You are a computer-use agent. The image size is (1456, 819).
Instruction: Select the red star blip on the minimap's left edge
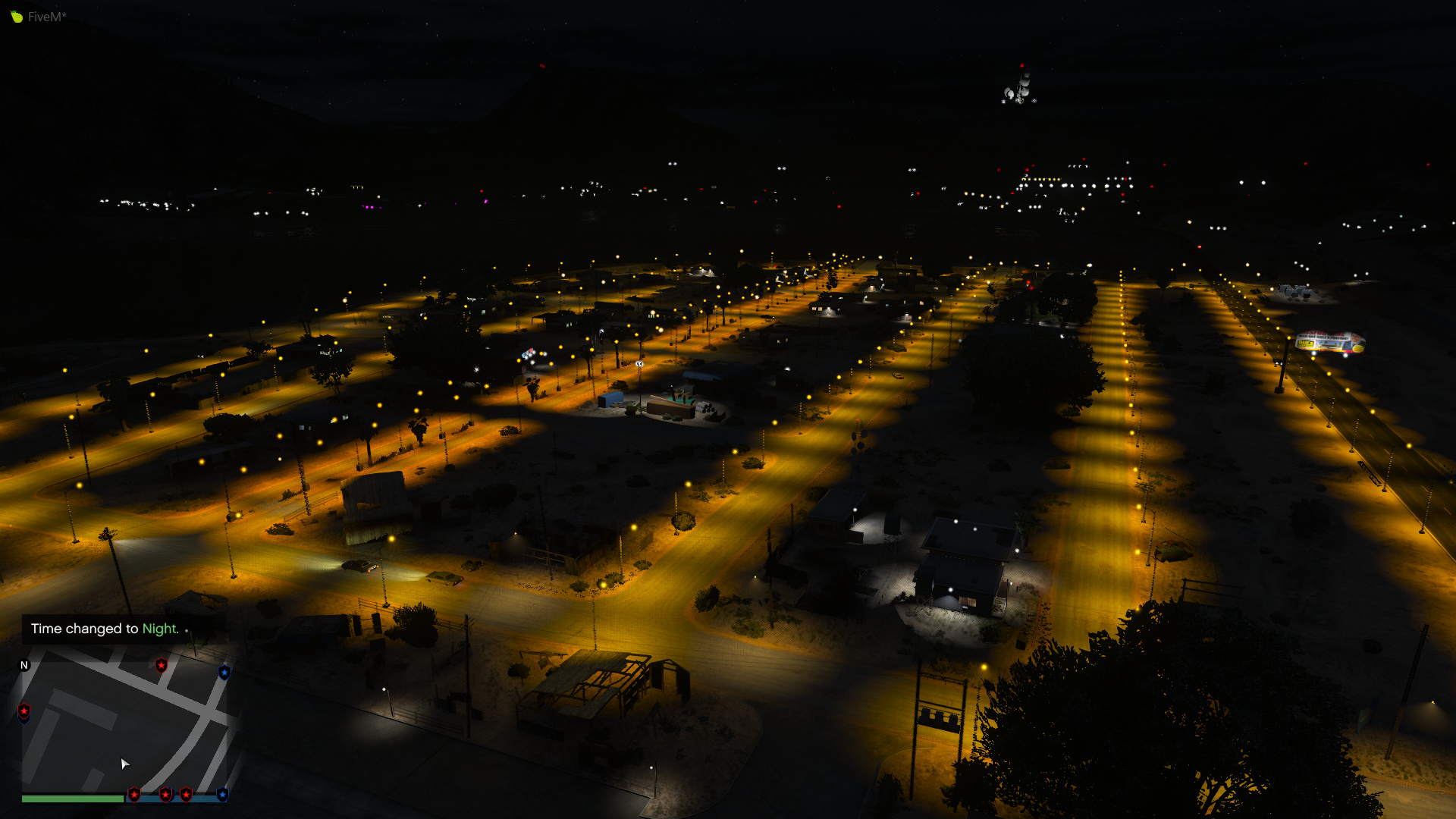tap(24, 711)
